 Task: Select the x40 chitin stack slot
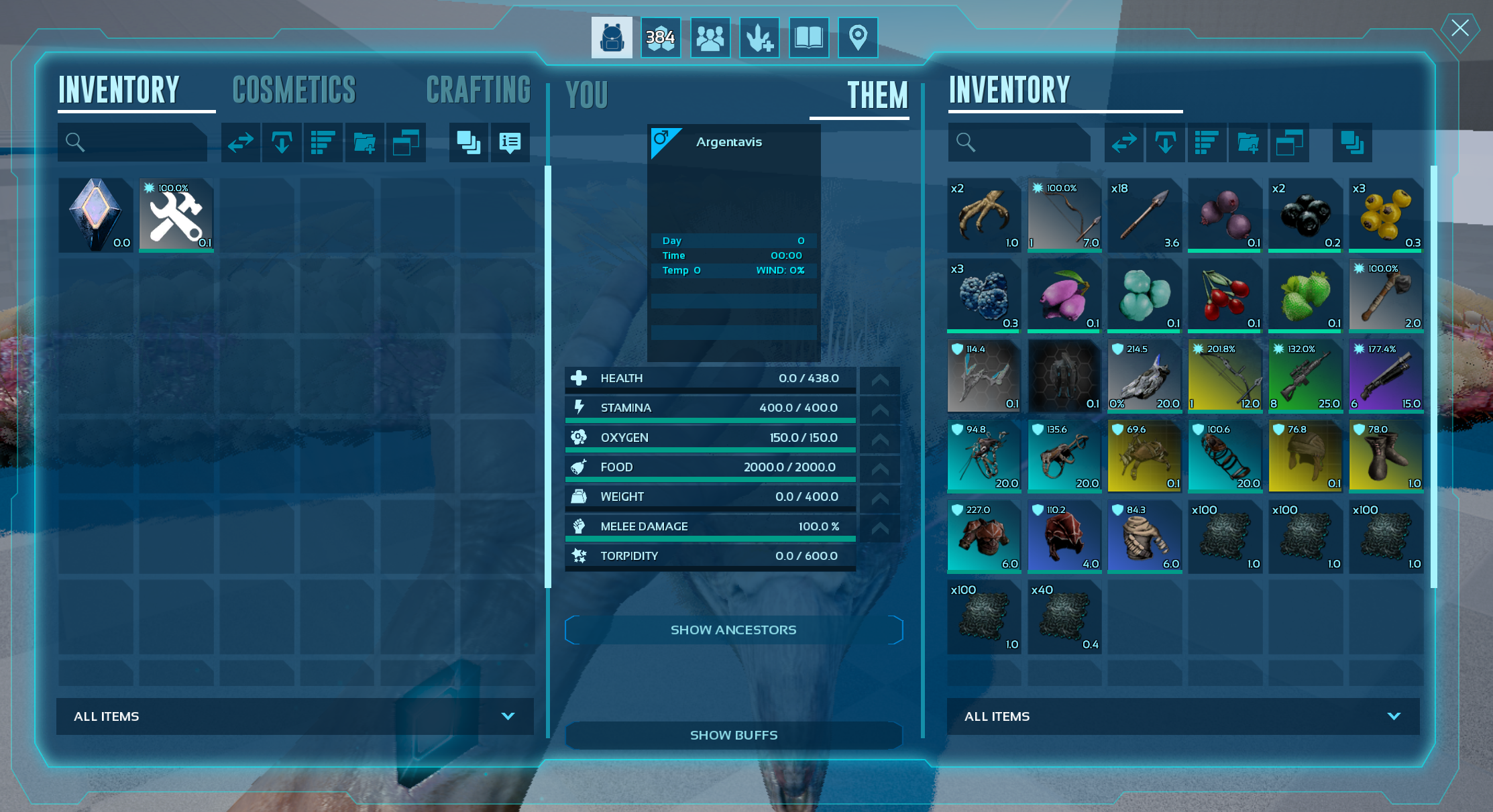pyautogui.click(x=1064, y=617)
